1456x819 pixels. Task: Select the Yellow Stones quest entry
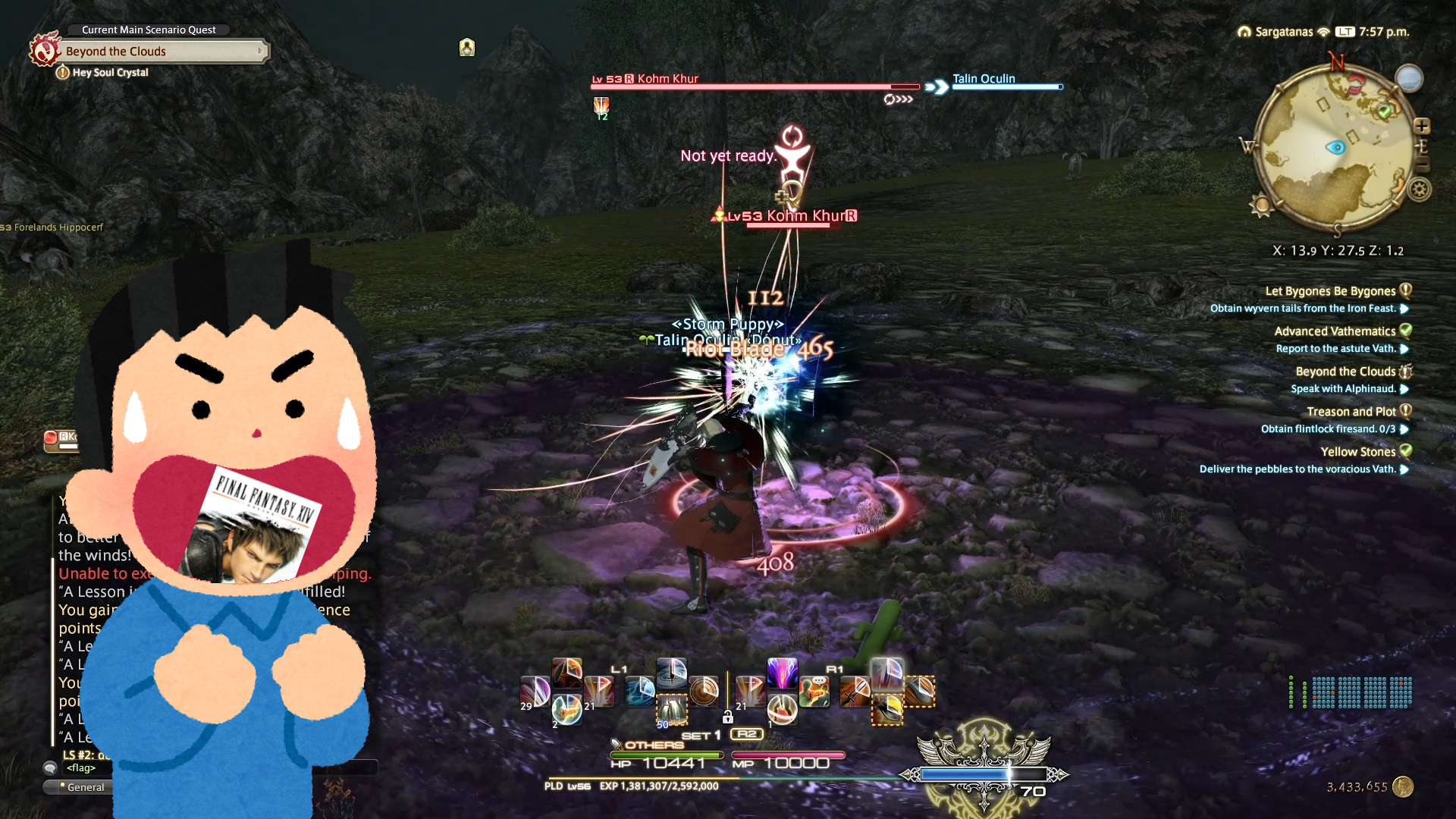(x=1357, y=452)
